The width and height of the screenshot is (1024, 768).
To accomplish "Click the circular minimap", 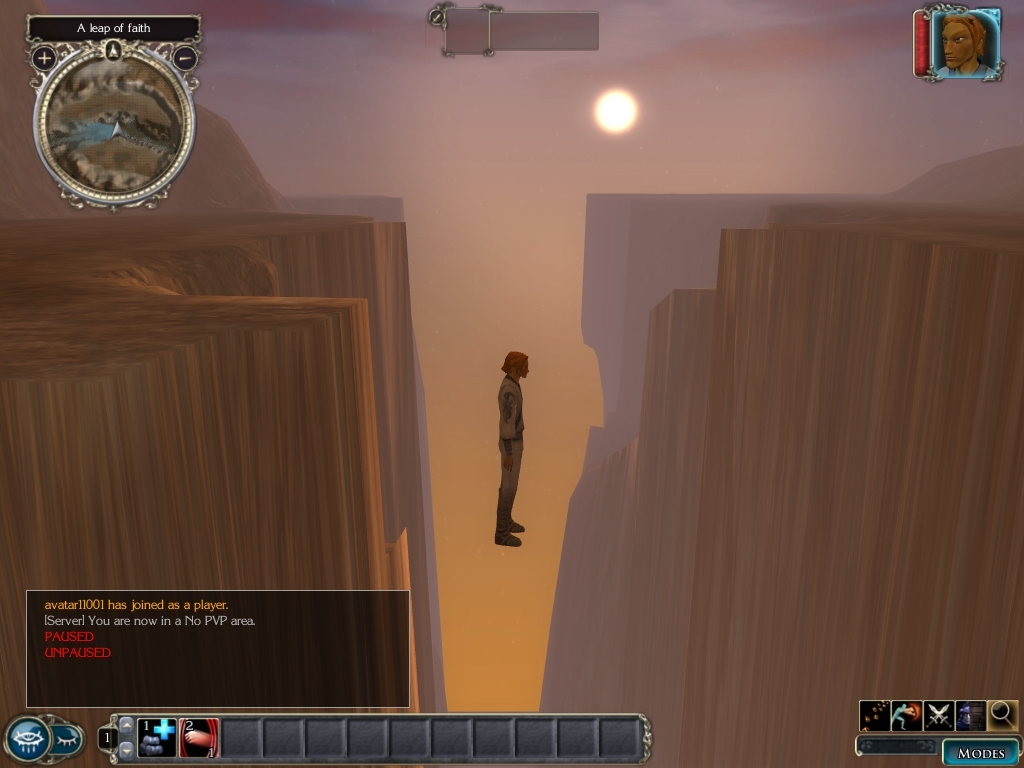I will [114, 126].
